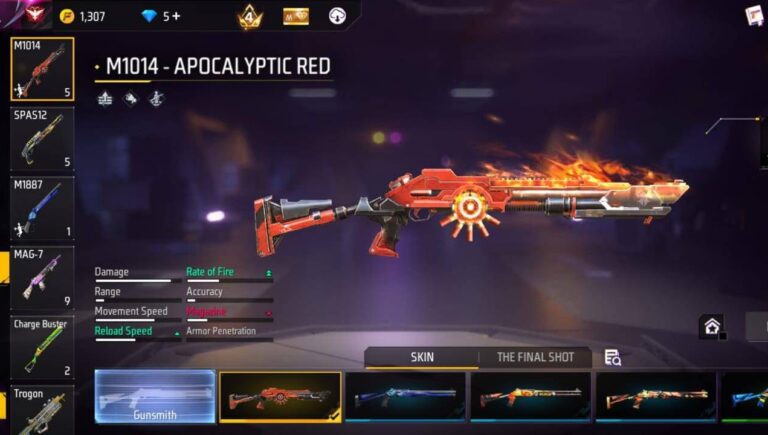768x435 pixels.
Task: Add diamonds with the plus button
Action: (x=177, y=16)
